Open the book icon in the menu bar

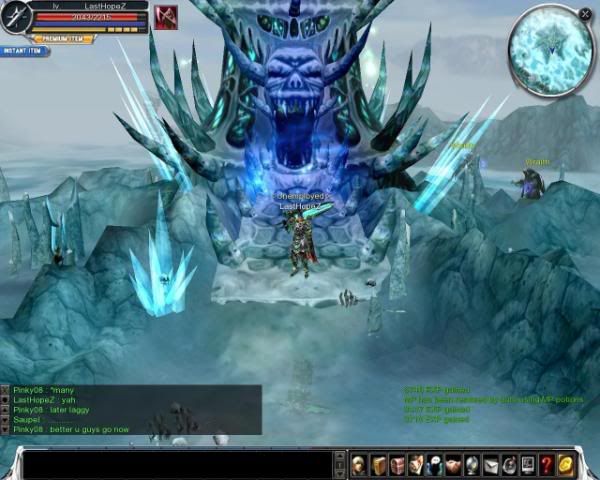pos(378,464)
